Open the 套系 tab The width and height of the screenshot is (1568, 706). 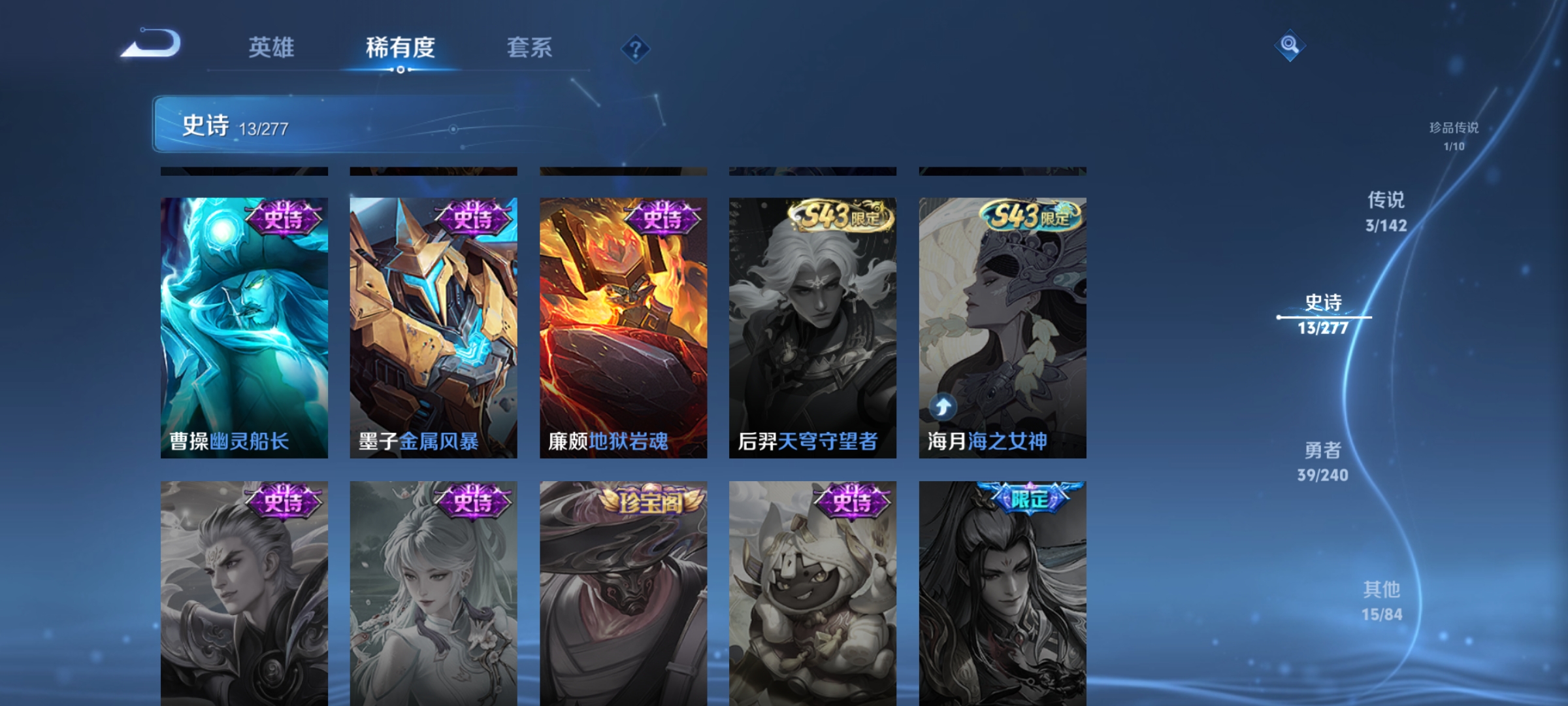530,48
